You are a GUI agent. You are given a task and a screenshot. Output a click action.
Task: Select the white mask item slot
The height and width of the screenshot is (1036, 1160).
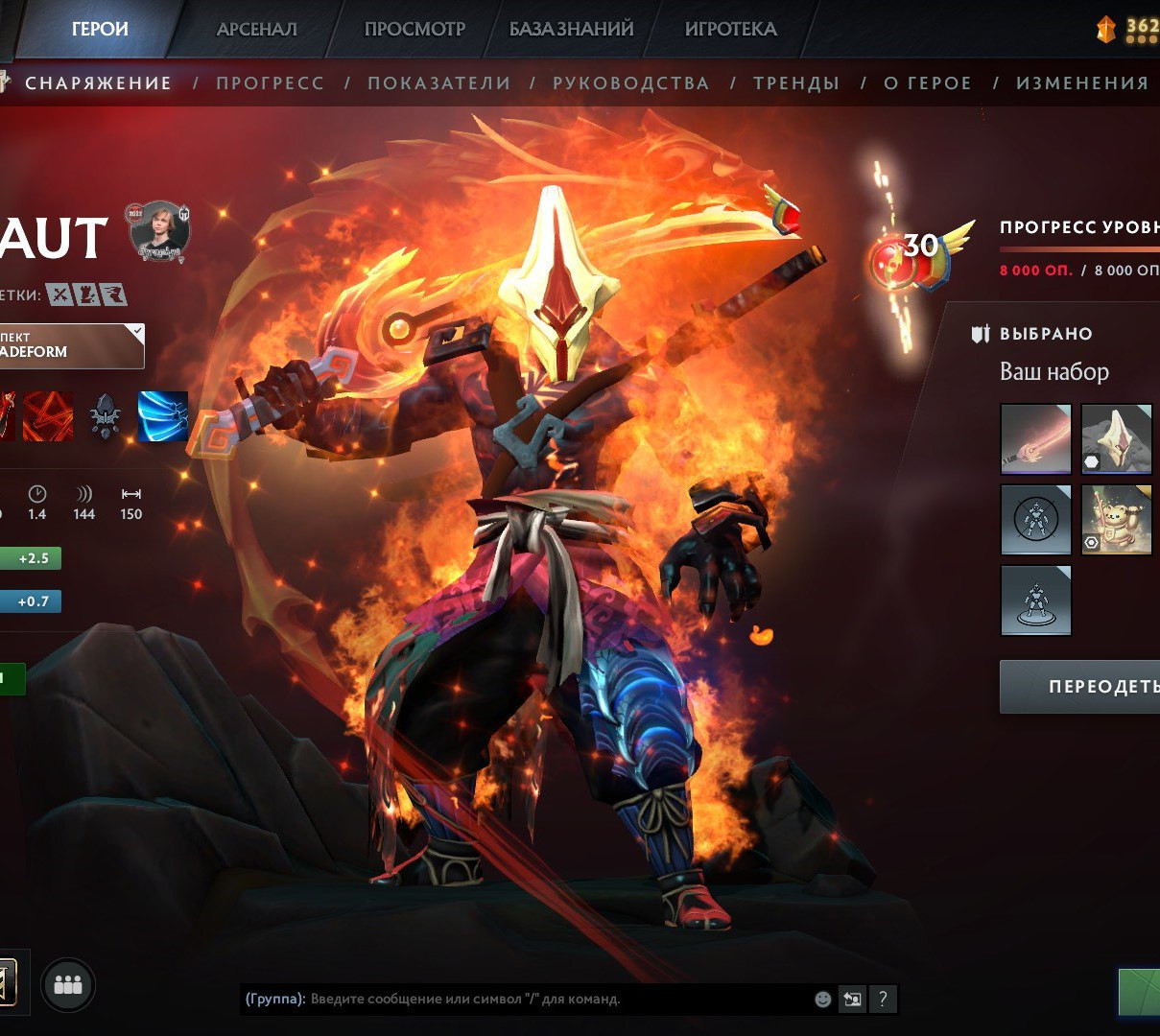(x=1117, y=439)
